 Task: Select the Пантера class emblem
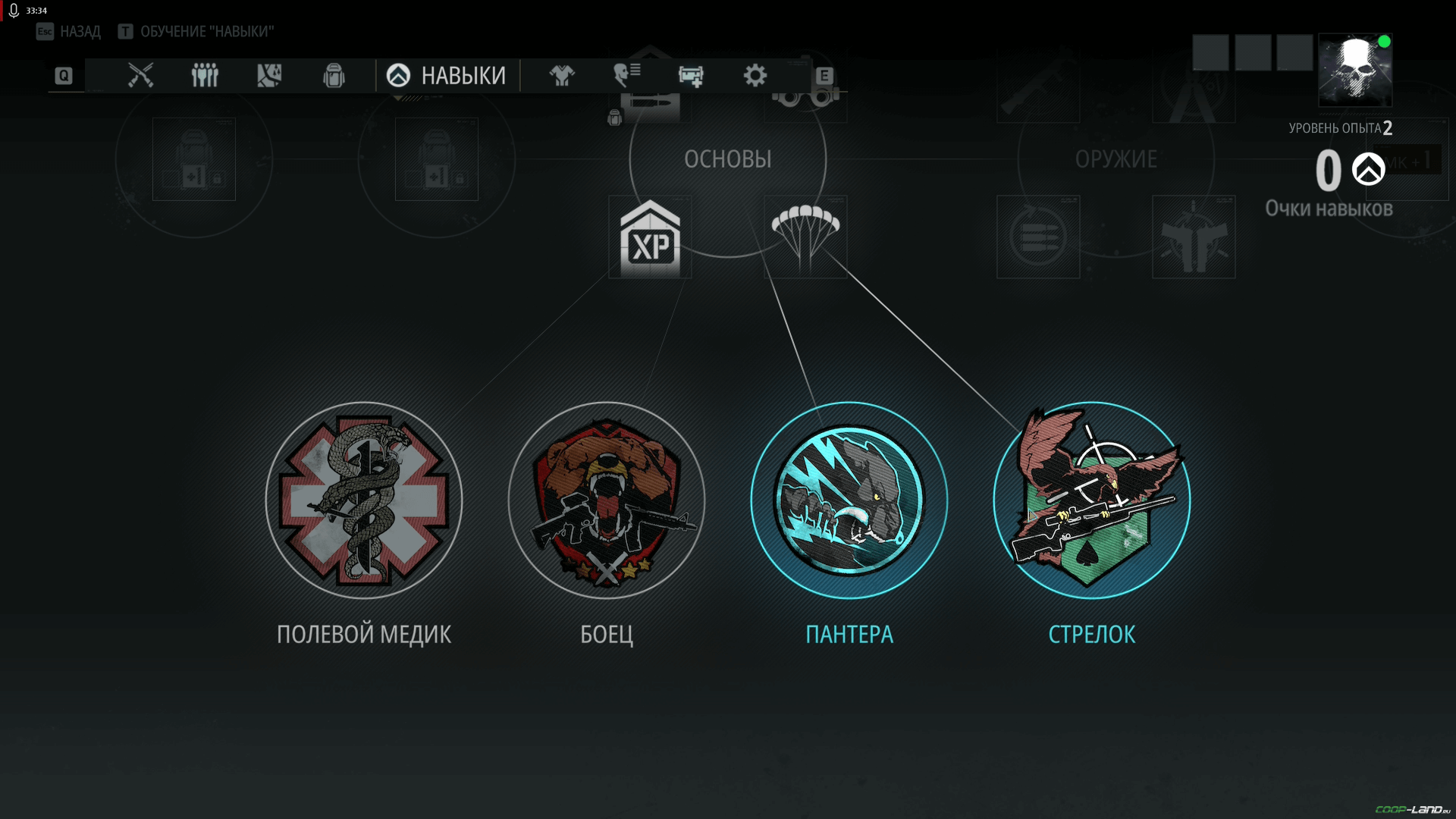[849, 500]
